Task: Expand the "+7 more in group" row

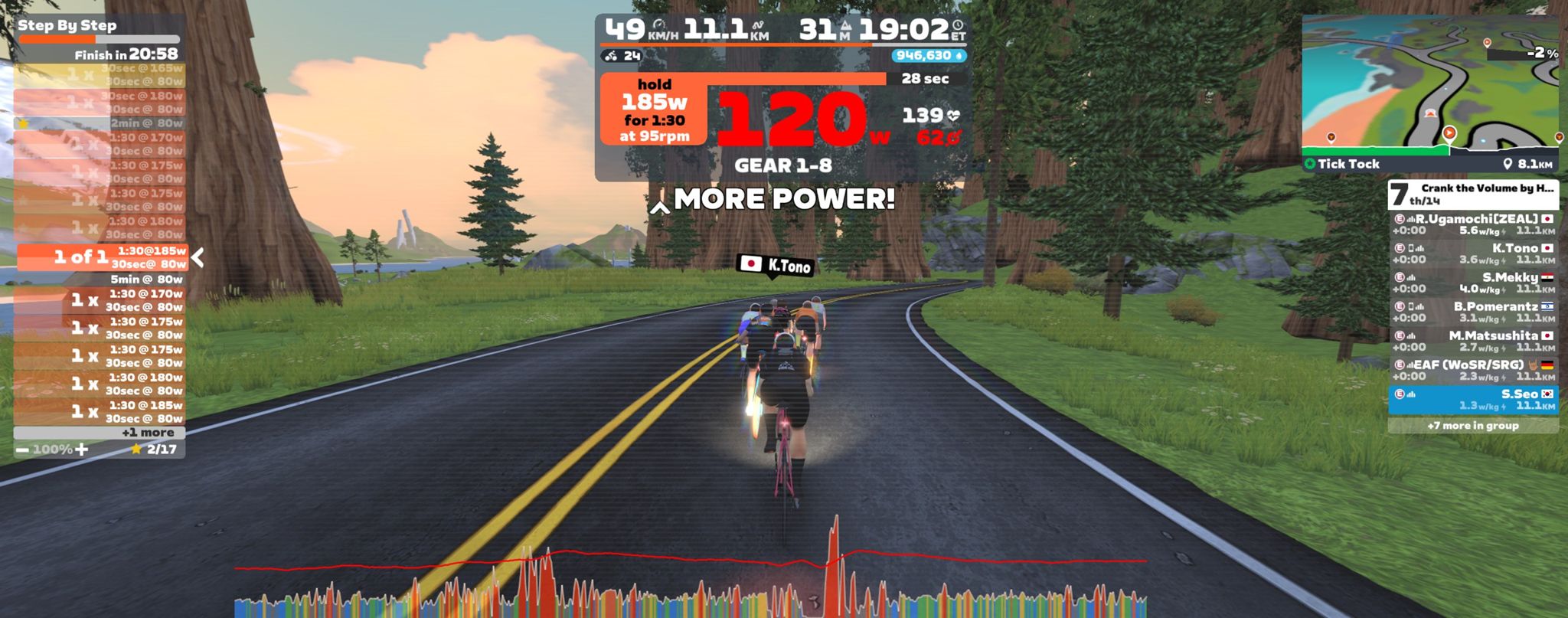Action: click(1472, 426)
